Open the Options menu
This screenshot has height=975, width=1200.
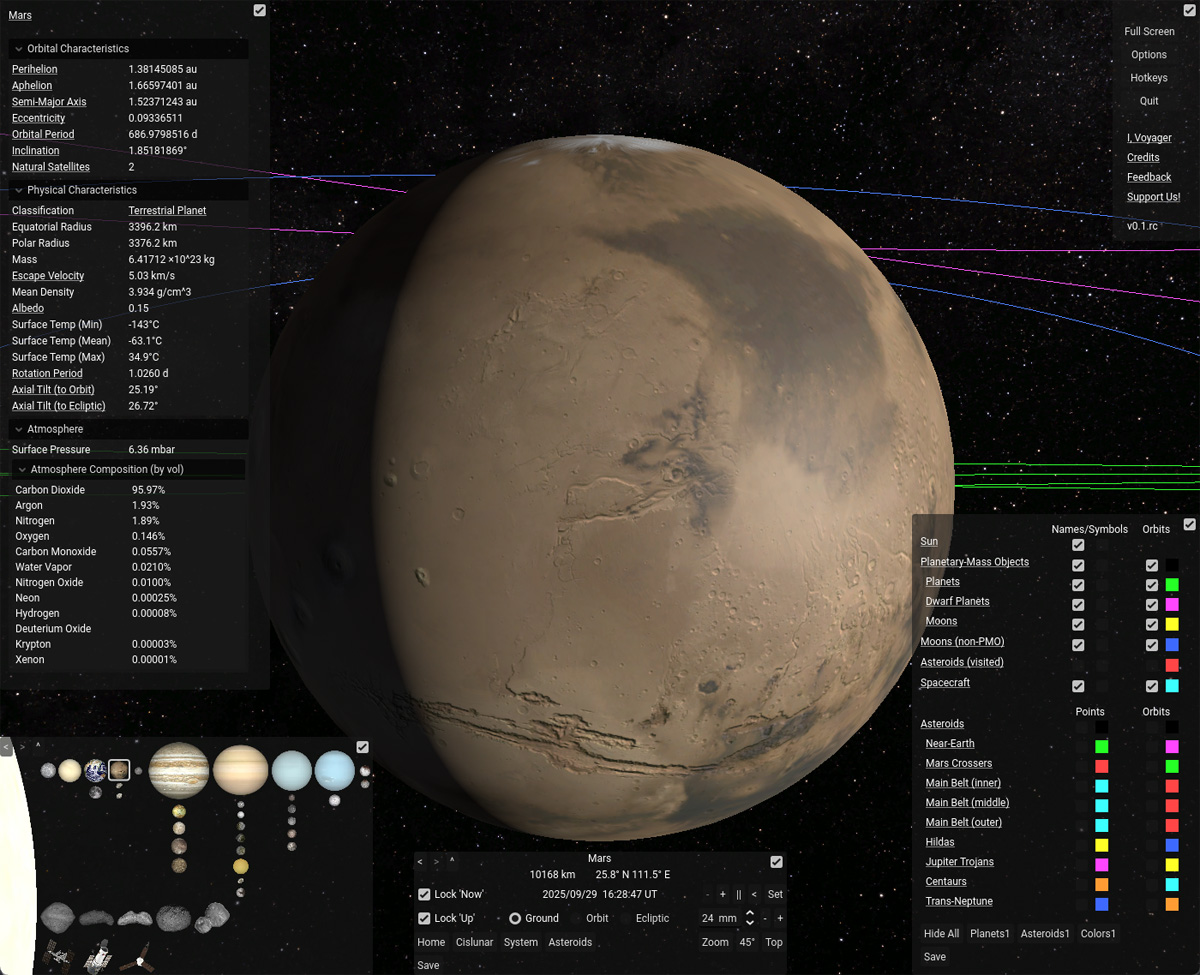[1149, 55]
